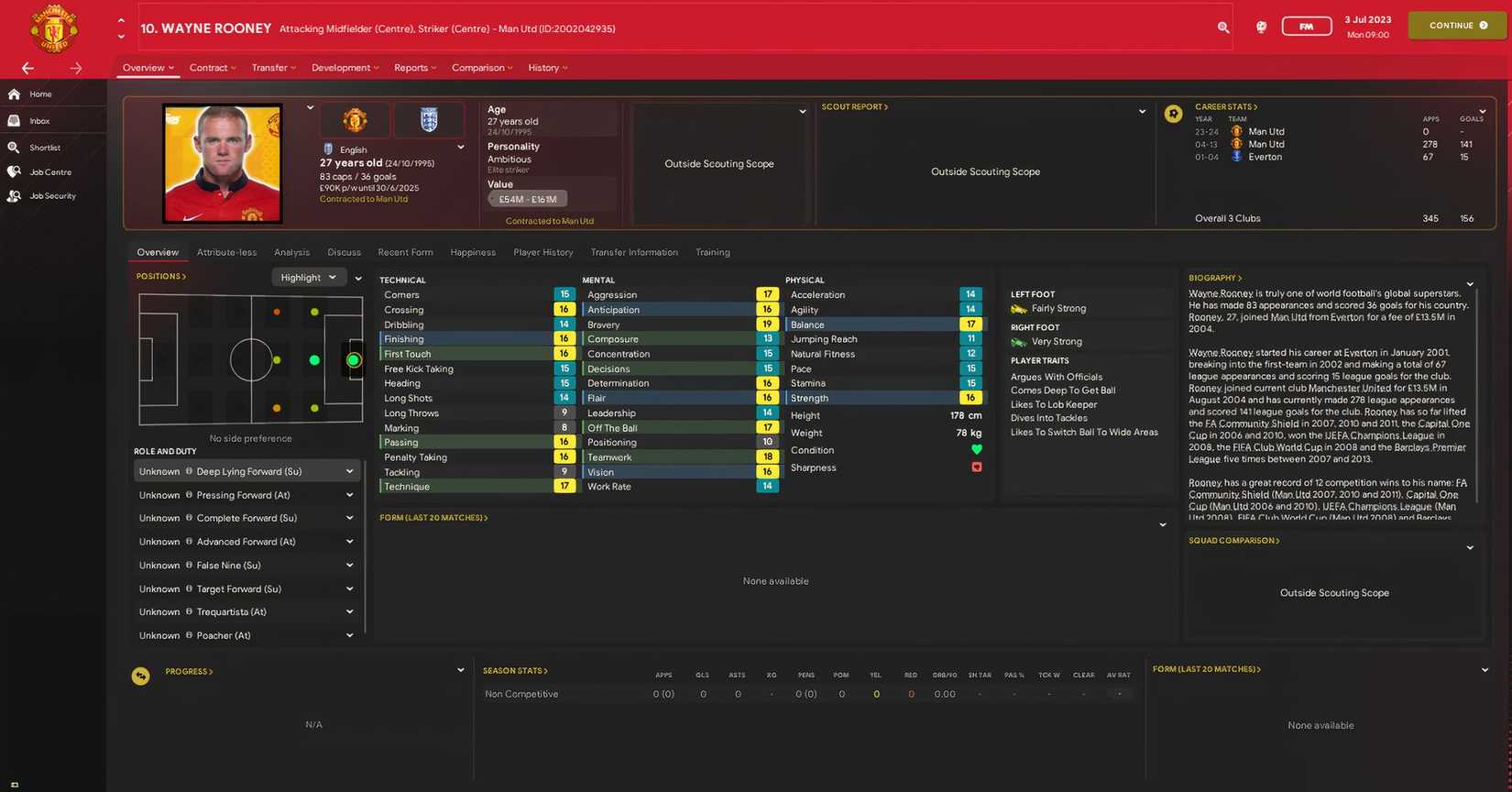1512x792 pixels.
Task: Open the Highlight dropdown in Positions panel
Action: point(308,277)
